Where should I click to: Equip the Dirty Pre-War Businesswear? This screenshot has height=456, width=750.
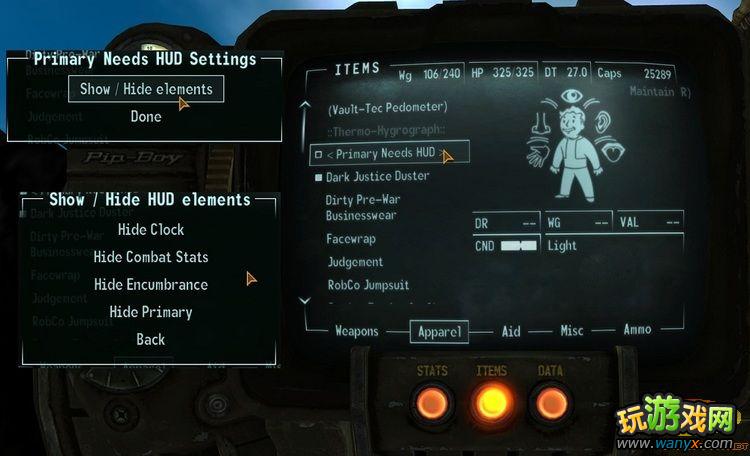tap(361, 207)
